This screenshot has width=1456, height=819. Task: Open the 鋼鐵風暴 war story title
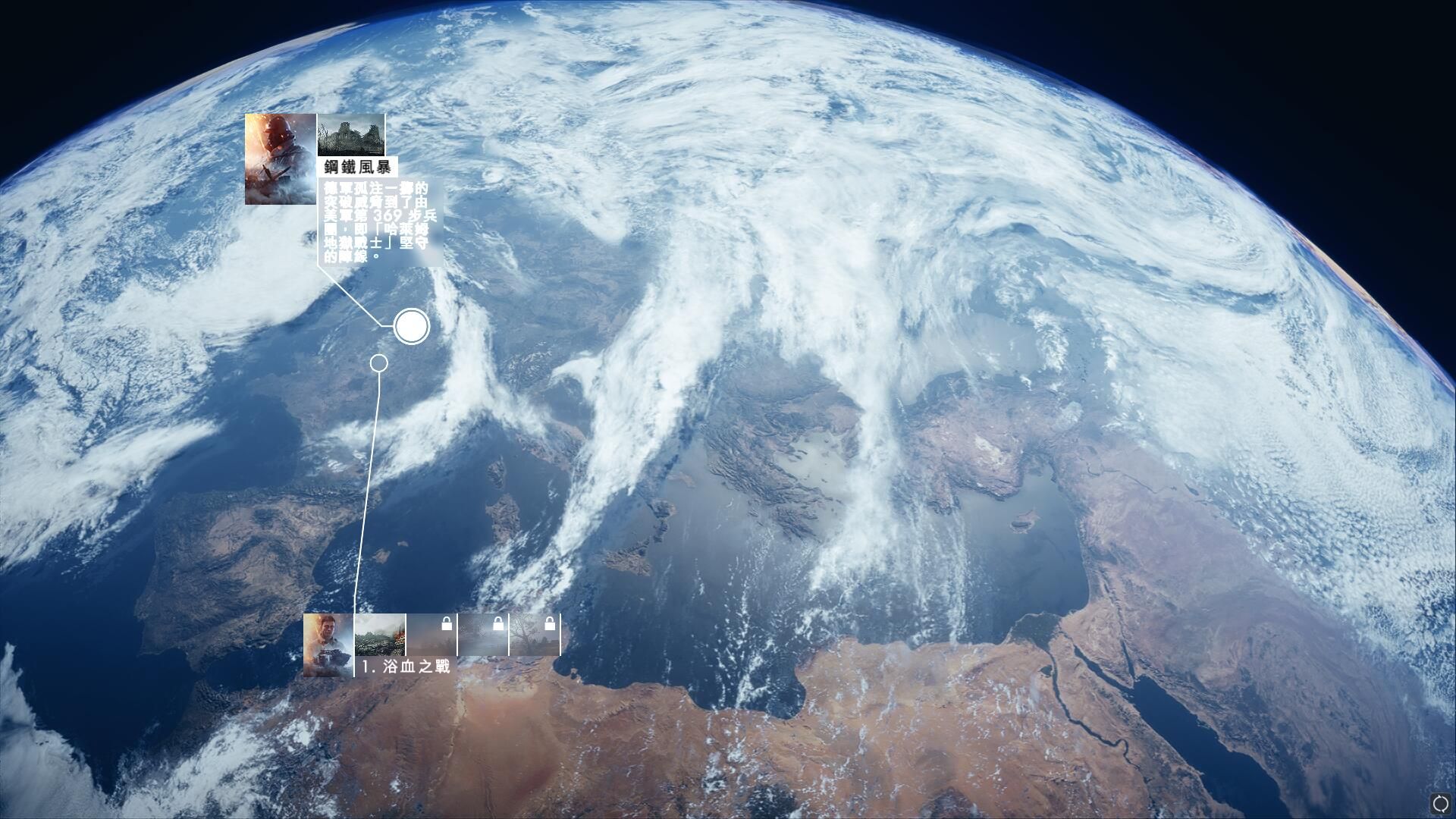357,168
